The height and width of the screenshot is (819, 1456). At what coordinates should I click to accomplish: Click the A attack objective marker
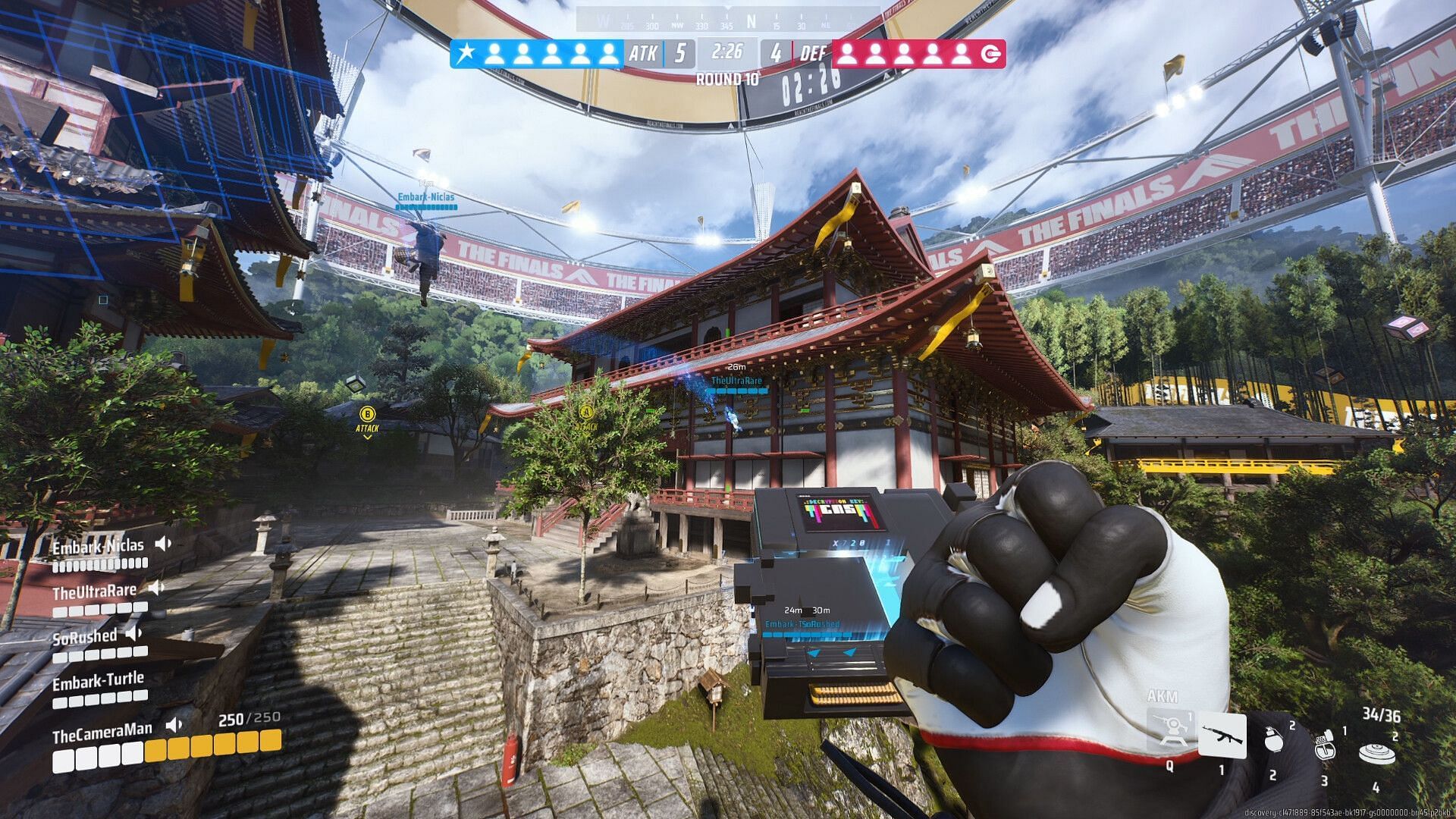tap(585, 413)
